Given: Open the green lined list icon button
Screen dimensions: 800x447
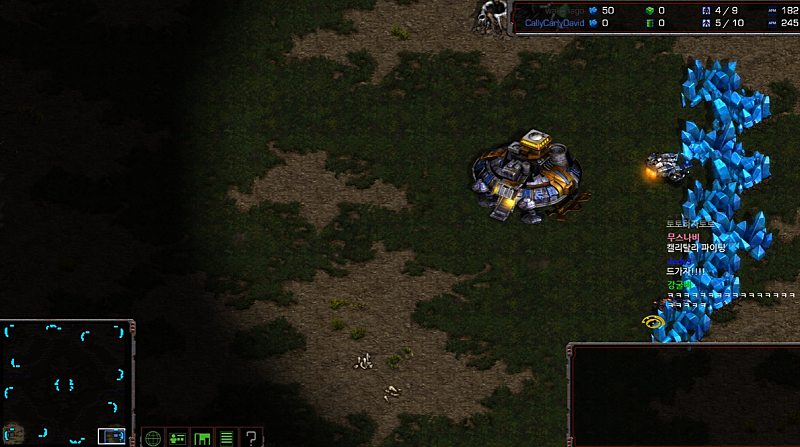Looking at the screenshot, I should coord(227,437).
